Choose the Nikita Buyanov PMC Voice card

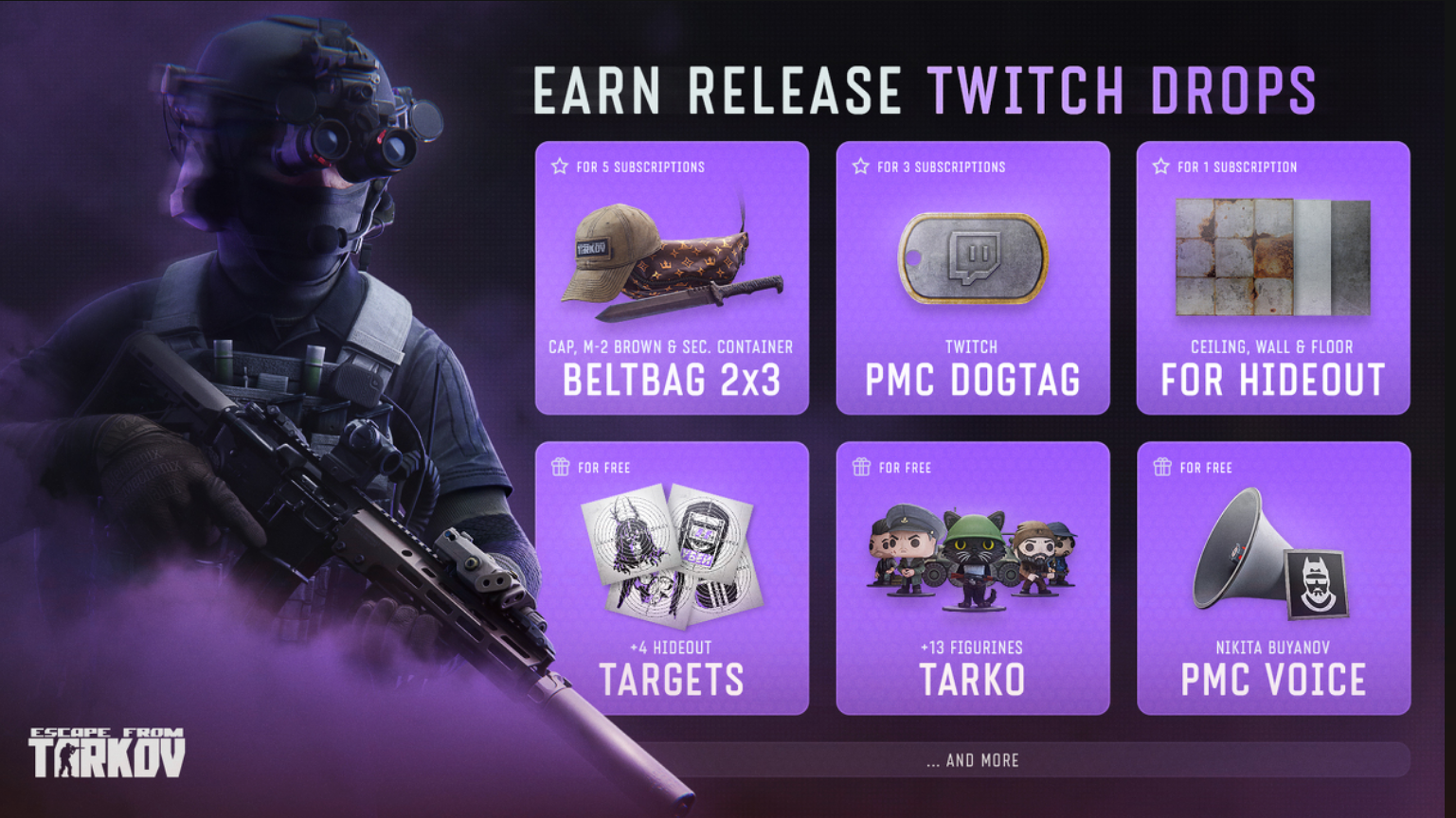pos(1272,578)
